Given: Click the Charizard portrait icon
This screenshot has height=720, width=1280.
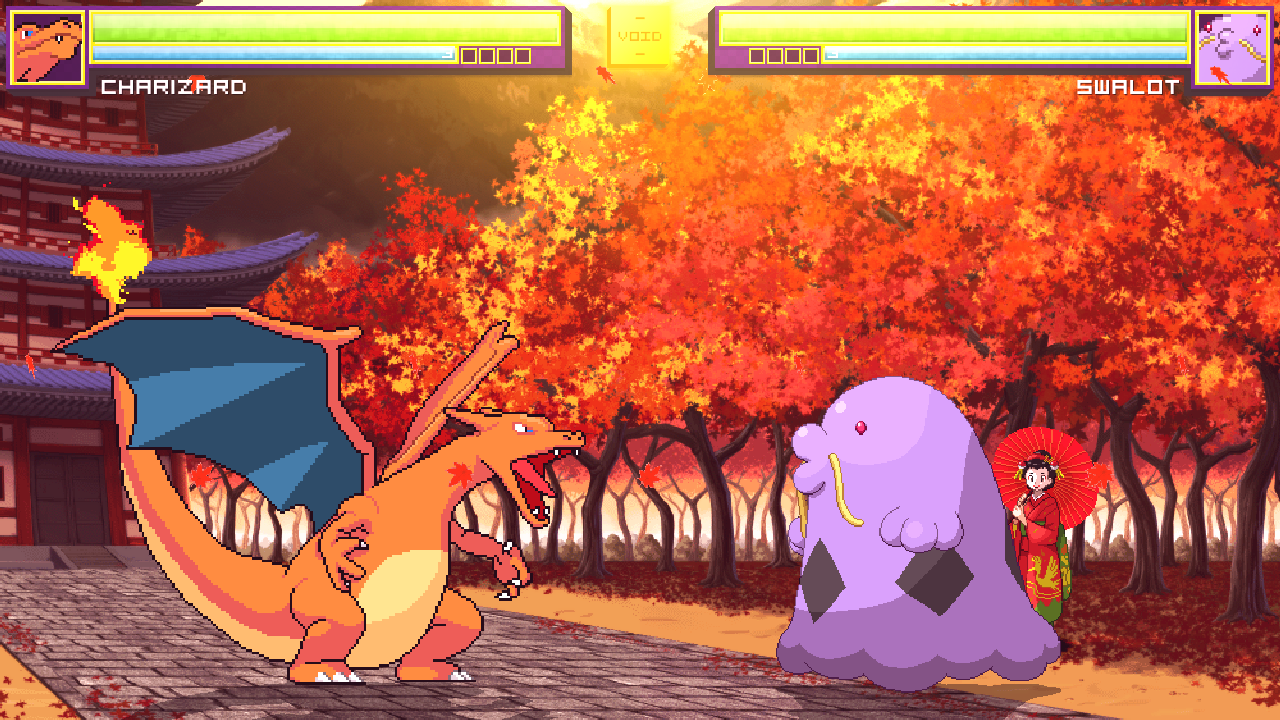Looking at the screenshot, I should (x=45, y=45).
